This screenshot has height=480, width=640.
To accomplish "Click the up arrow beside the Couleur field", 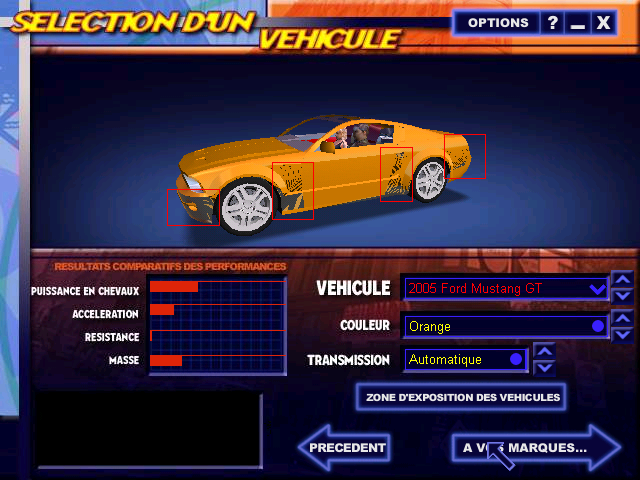I will (622, 319).
